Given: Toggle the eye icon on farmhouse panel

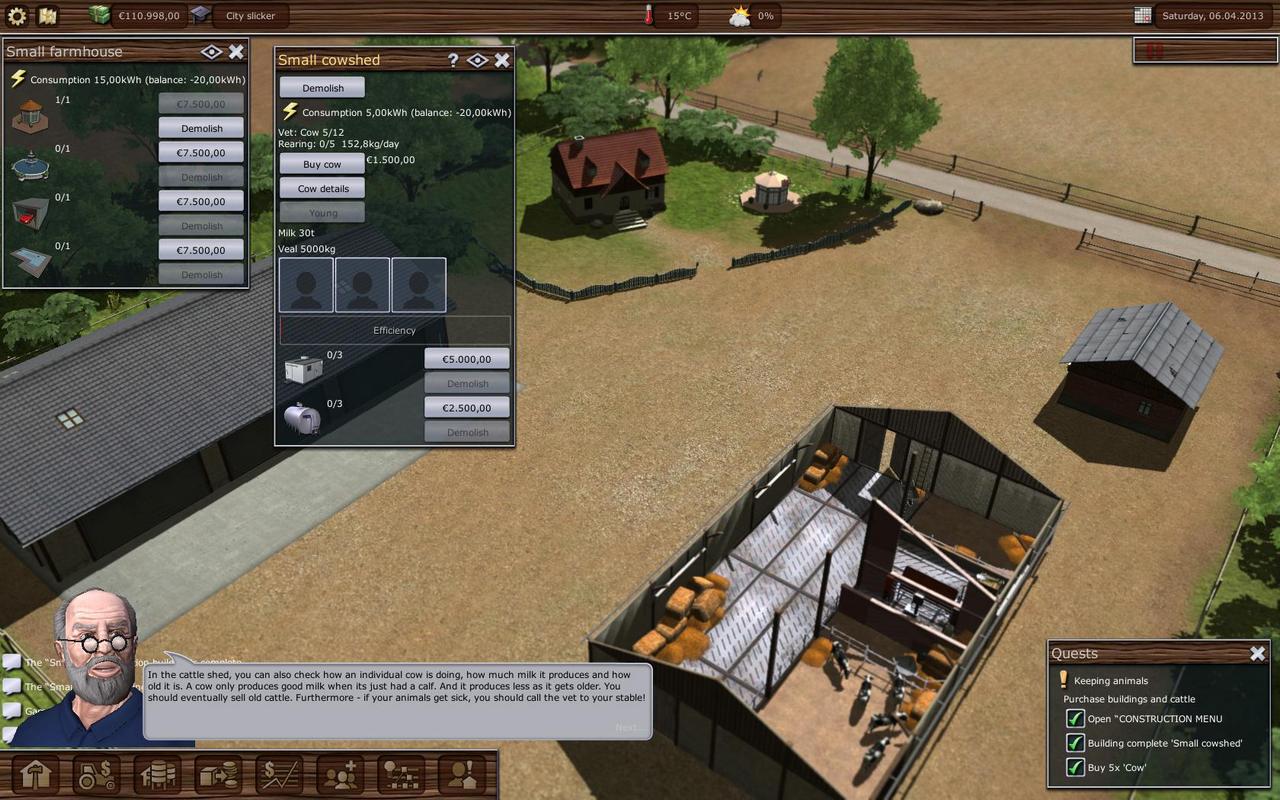Looking at the screenshot, I should click(211, 52).
